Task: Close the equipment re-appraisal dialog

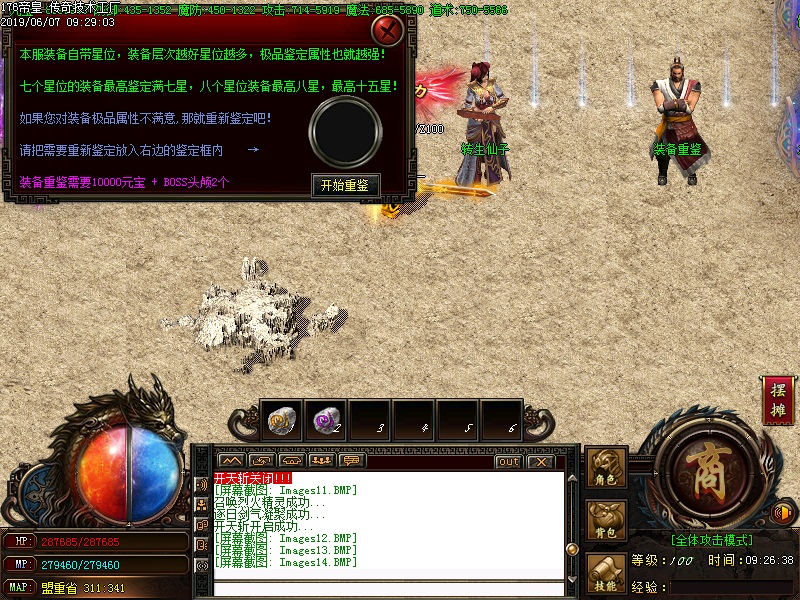Action: [387, 31]
